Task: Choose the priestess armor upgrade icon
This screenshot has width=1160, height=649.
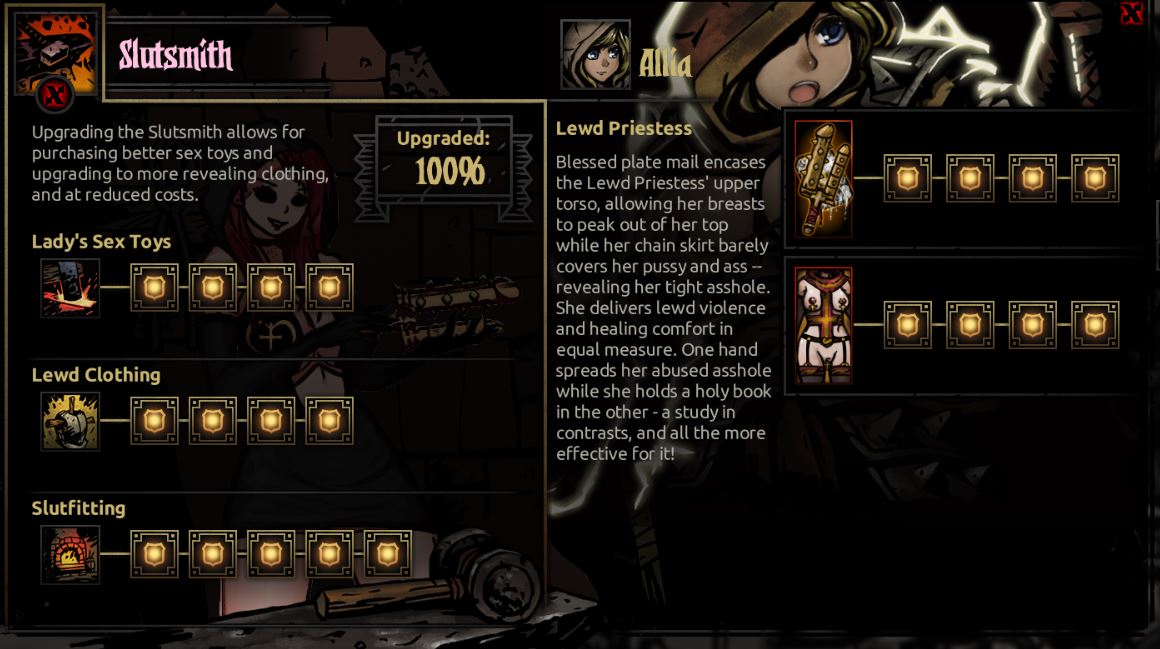Action: coord(823,326)
